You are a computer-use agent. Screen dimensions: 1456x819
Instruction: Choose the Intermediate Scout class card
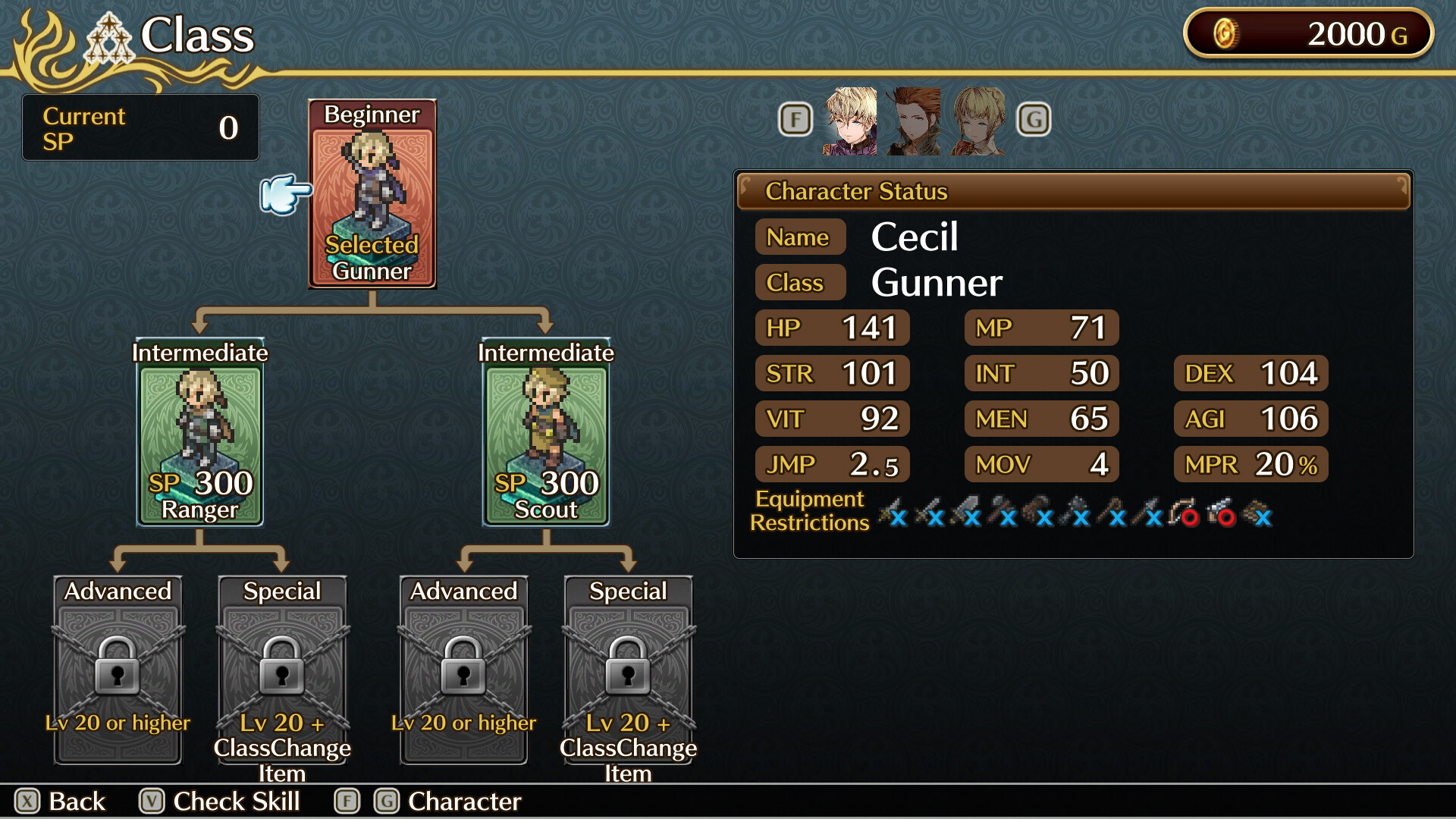pyautogui.click(x=546, y=434)
